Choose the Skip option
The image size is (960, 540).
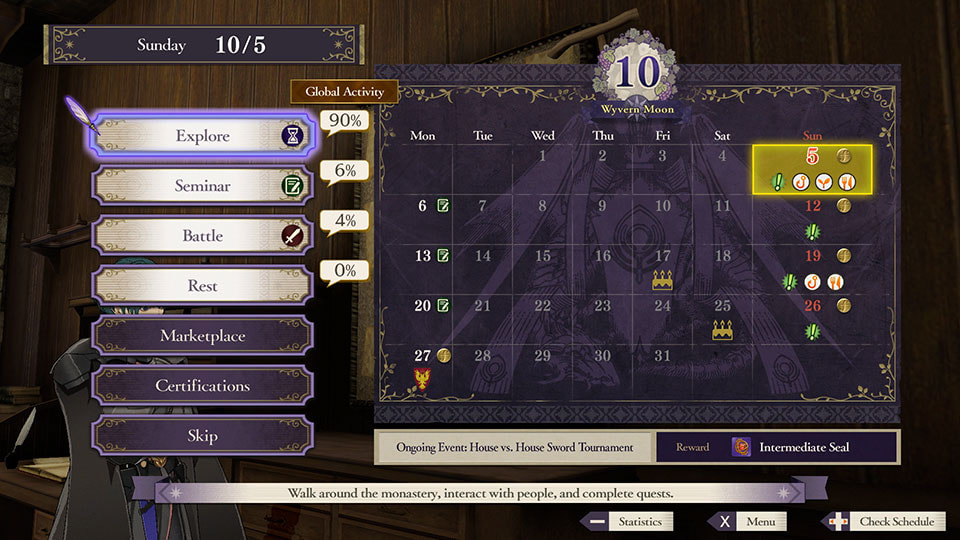(203, 436)
